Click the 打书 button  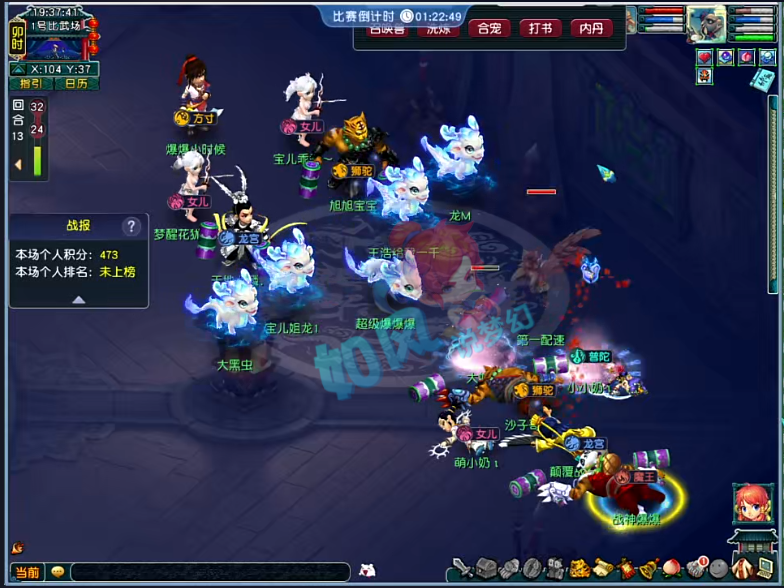tap(540, 28)
